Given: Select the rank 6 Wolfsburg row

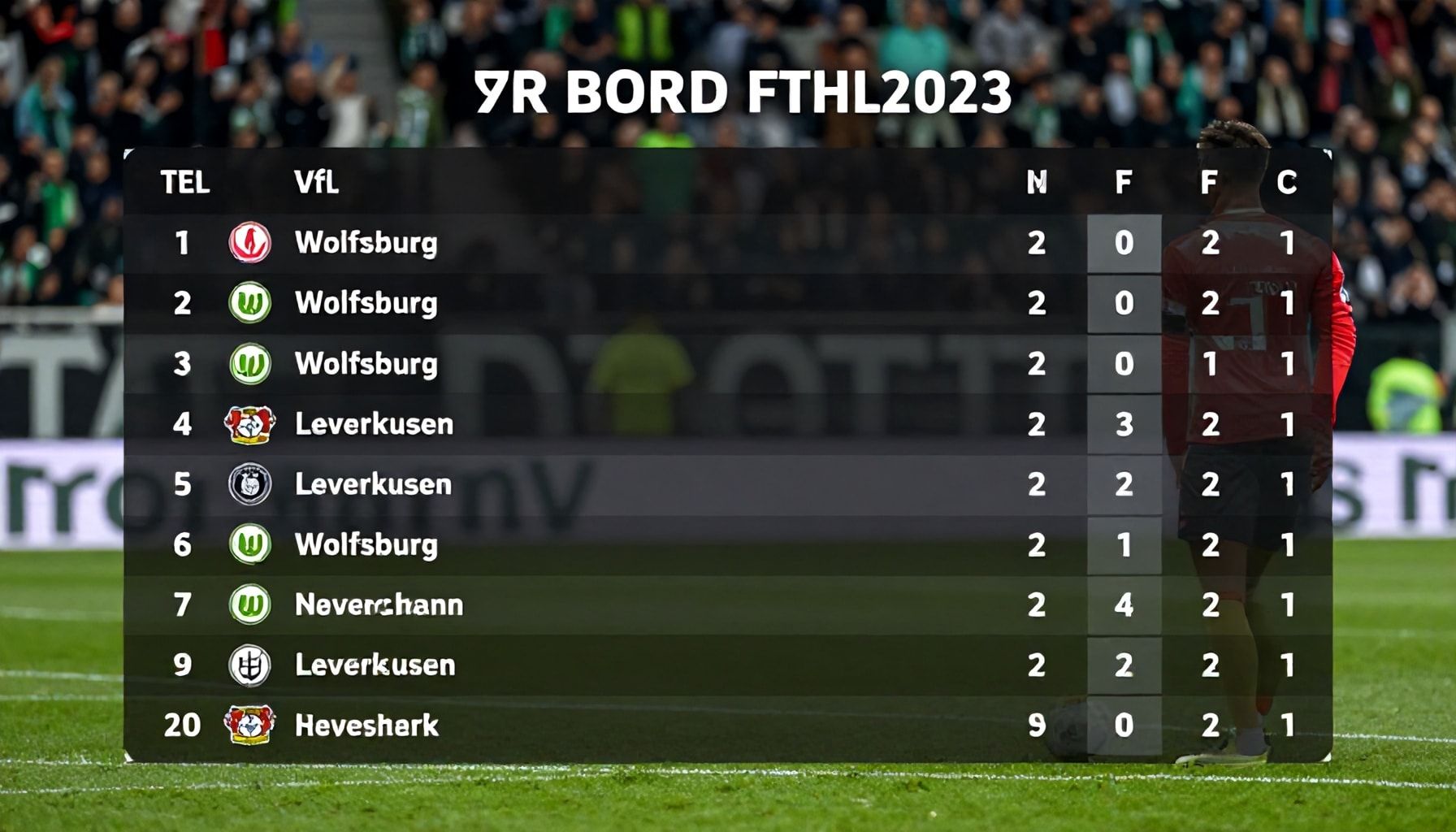Looking at the screenshot, I should [366, 544].
